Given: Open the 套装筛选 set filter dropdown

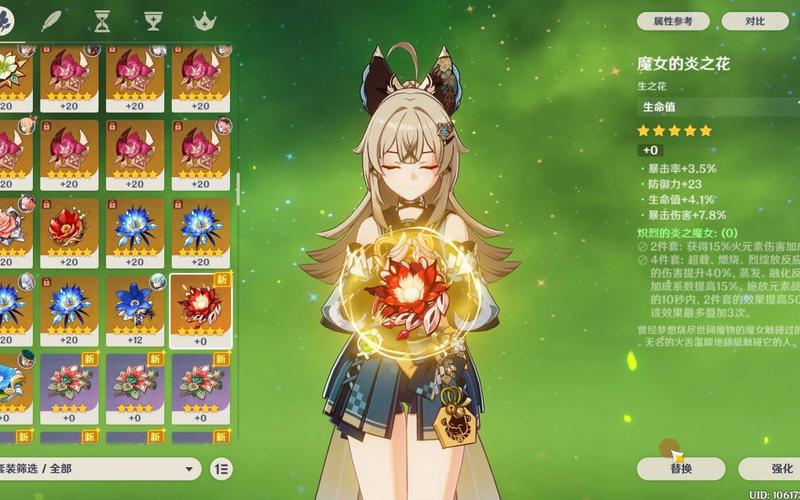Looking at the screenshot, I should click(x=100, y=468).
